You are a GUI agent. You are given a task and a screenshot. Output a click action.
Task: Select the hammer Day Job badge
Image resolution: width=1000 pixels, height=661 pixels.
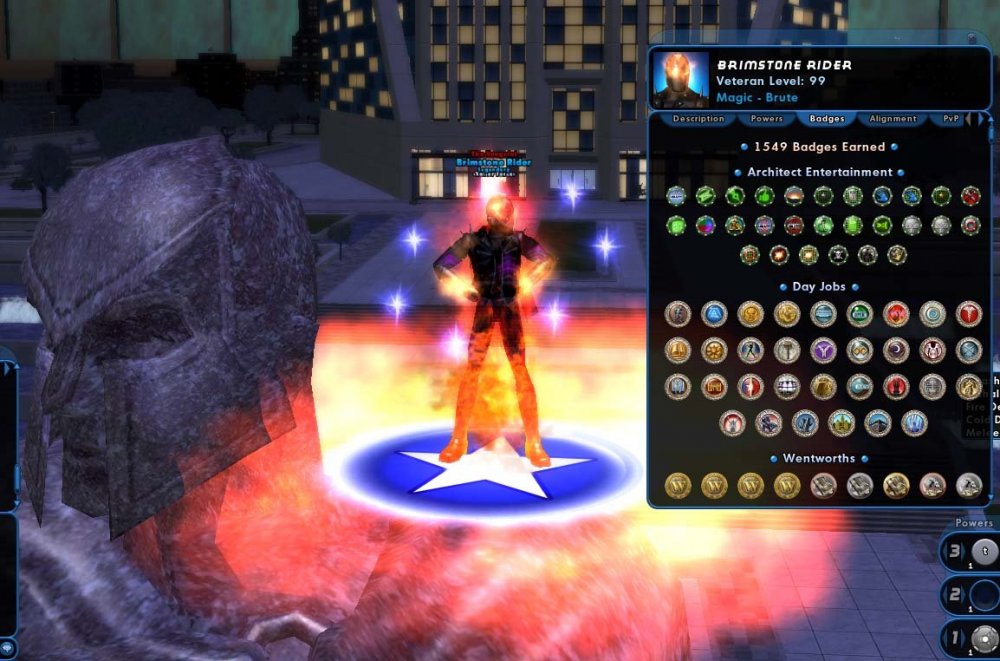coord(786,350)
